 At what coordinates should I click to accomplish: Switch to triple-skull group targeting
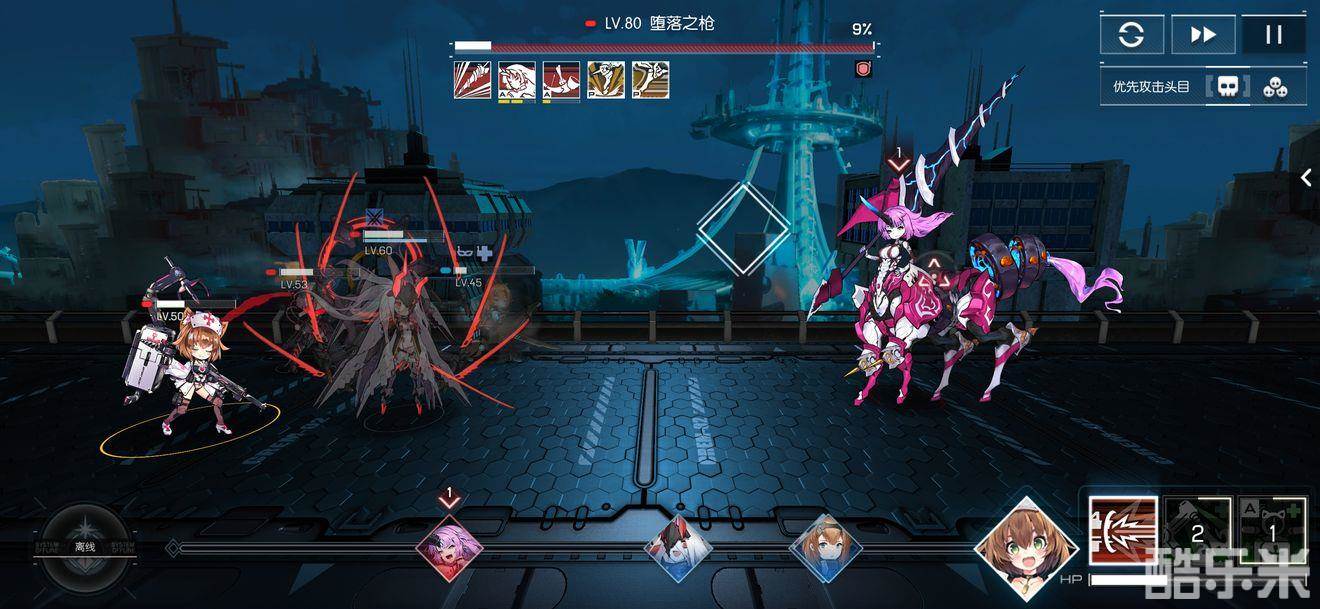pyautogui.click(x=1274, y=87)
